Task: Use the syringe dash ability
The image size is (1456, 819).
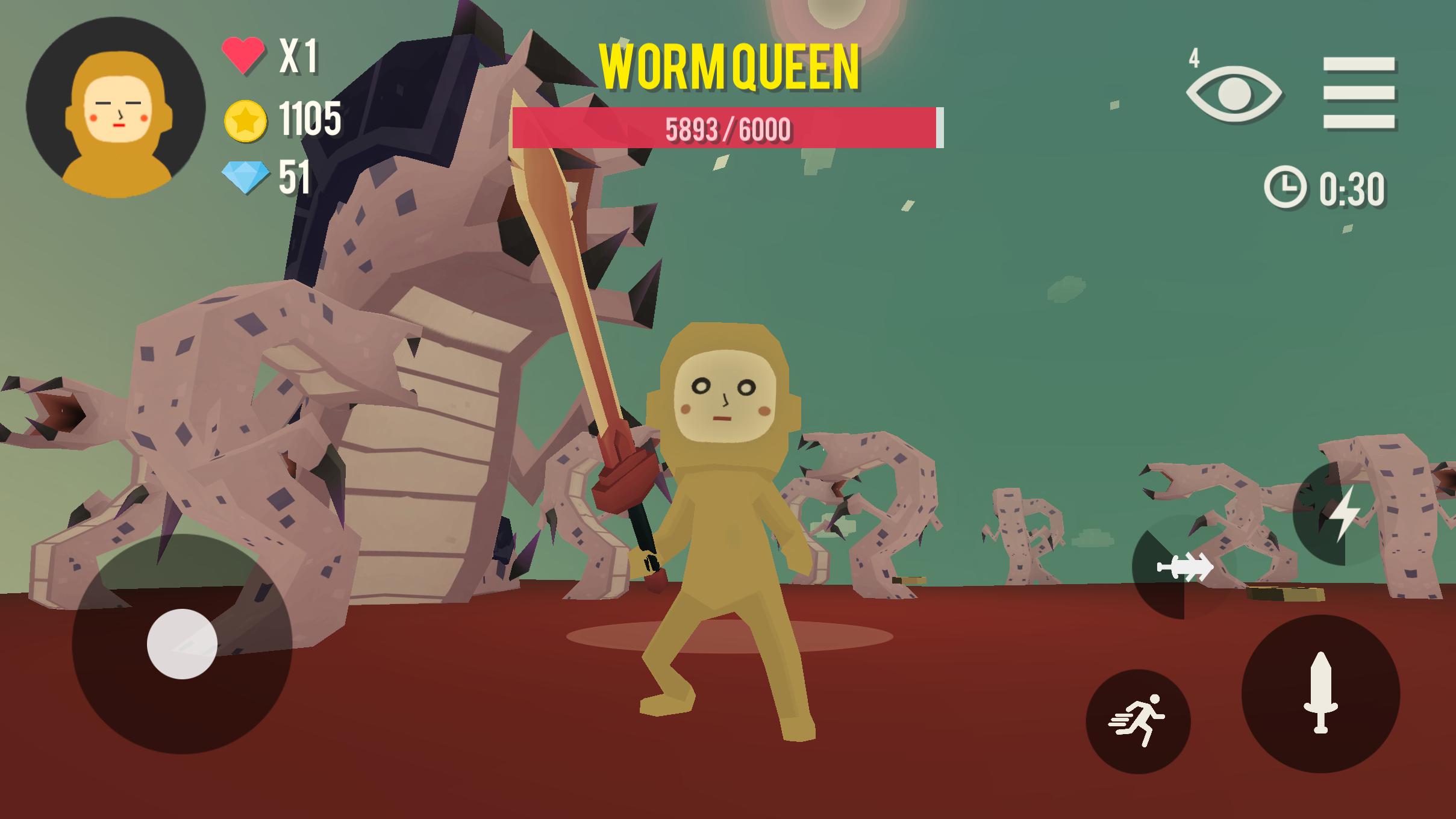Action: tap(1184, 567)
